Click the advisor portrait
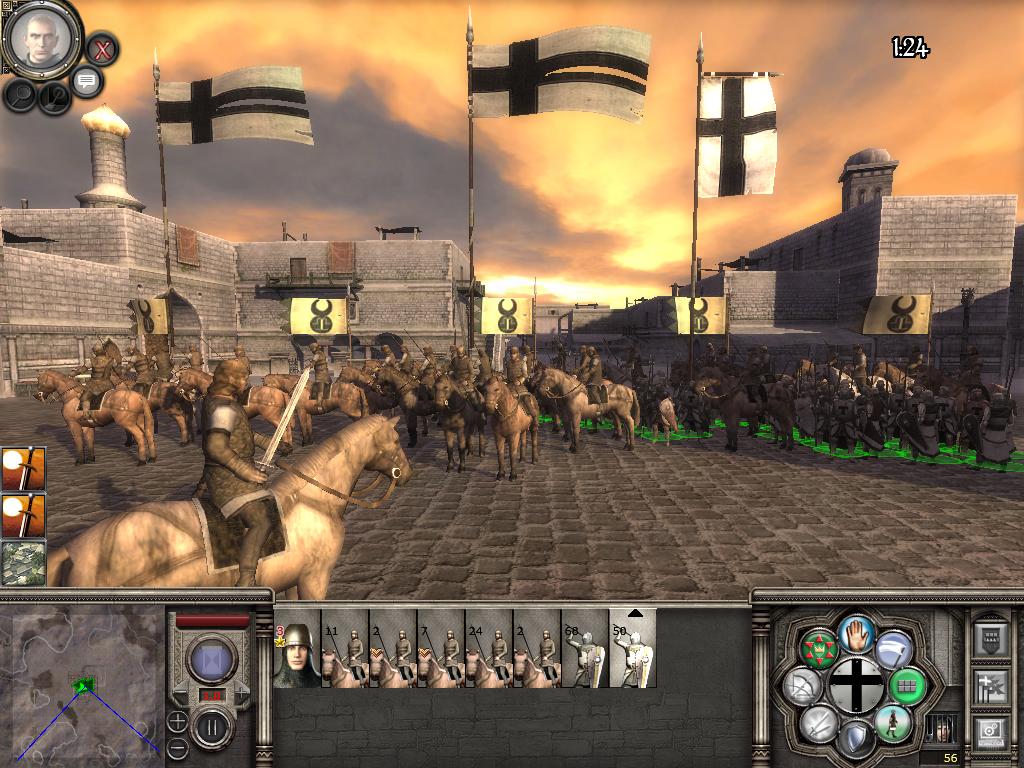 coord(42,40)
